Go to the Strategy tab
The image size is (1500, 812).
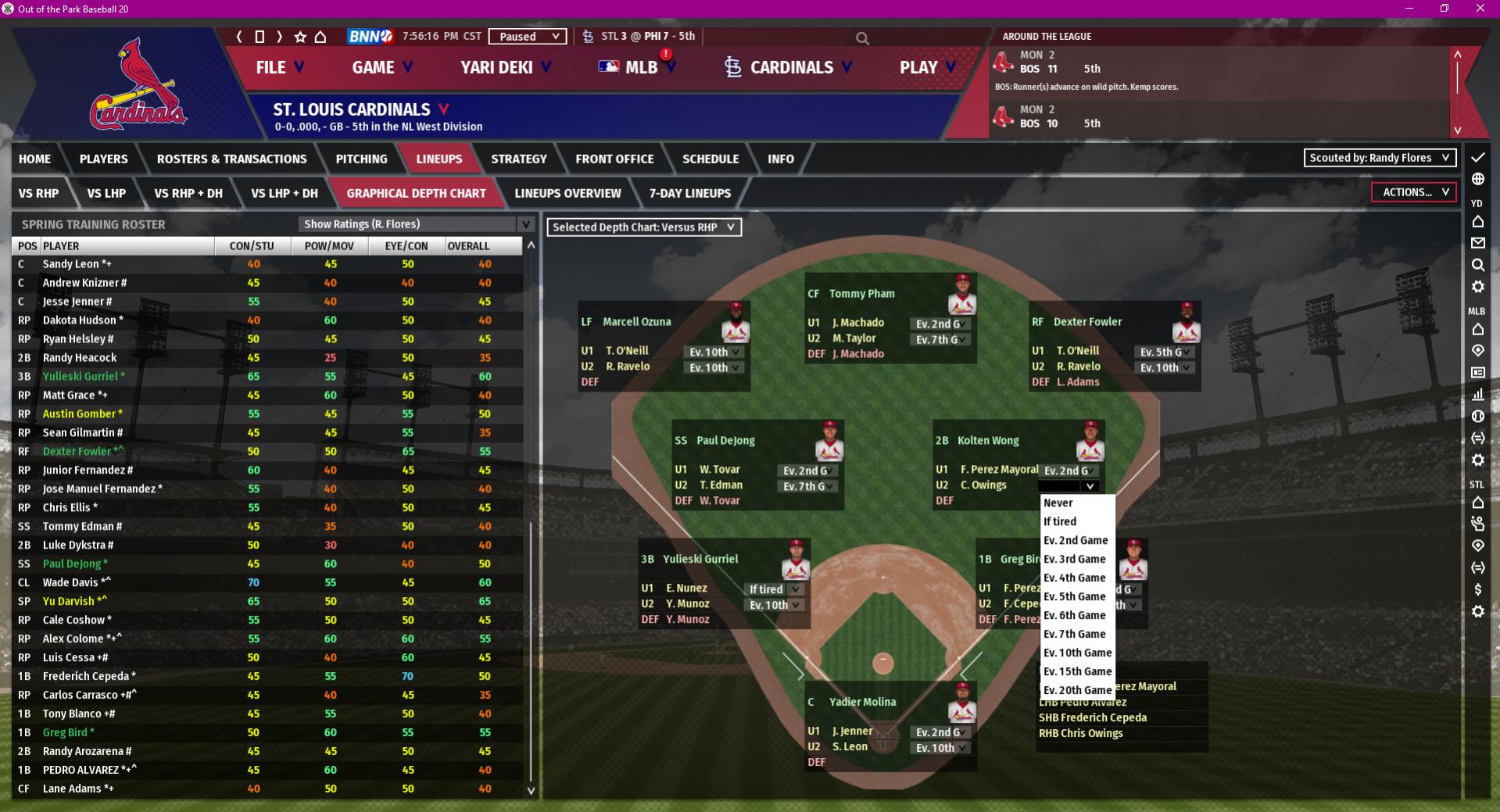click(x=518, y=159)
